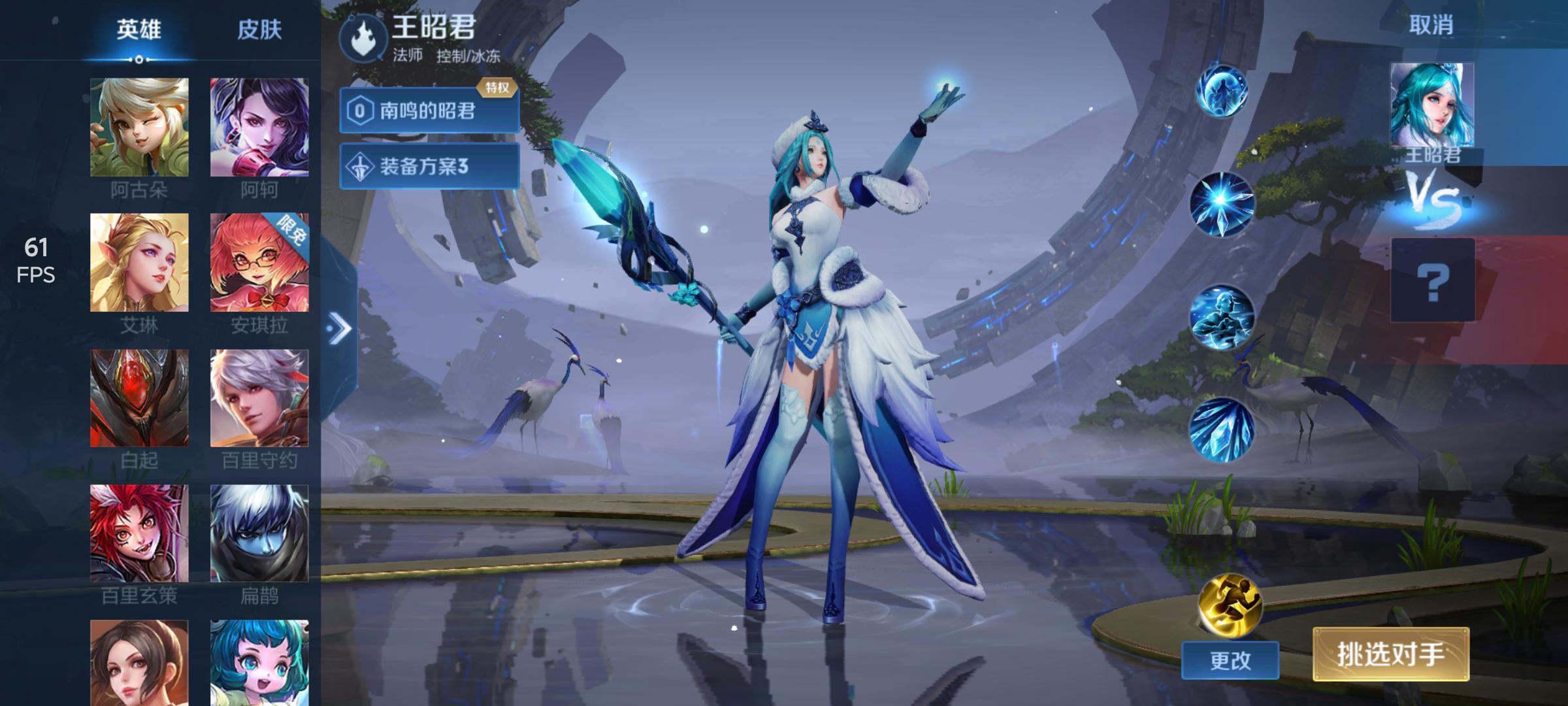
Task: Click the 挑选对手 button
Action: 1391,654
